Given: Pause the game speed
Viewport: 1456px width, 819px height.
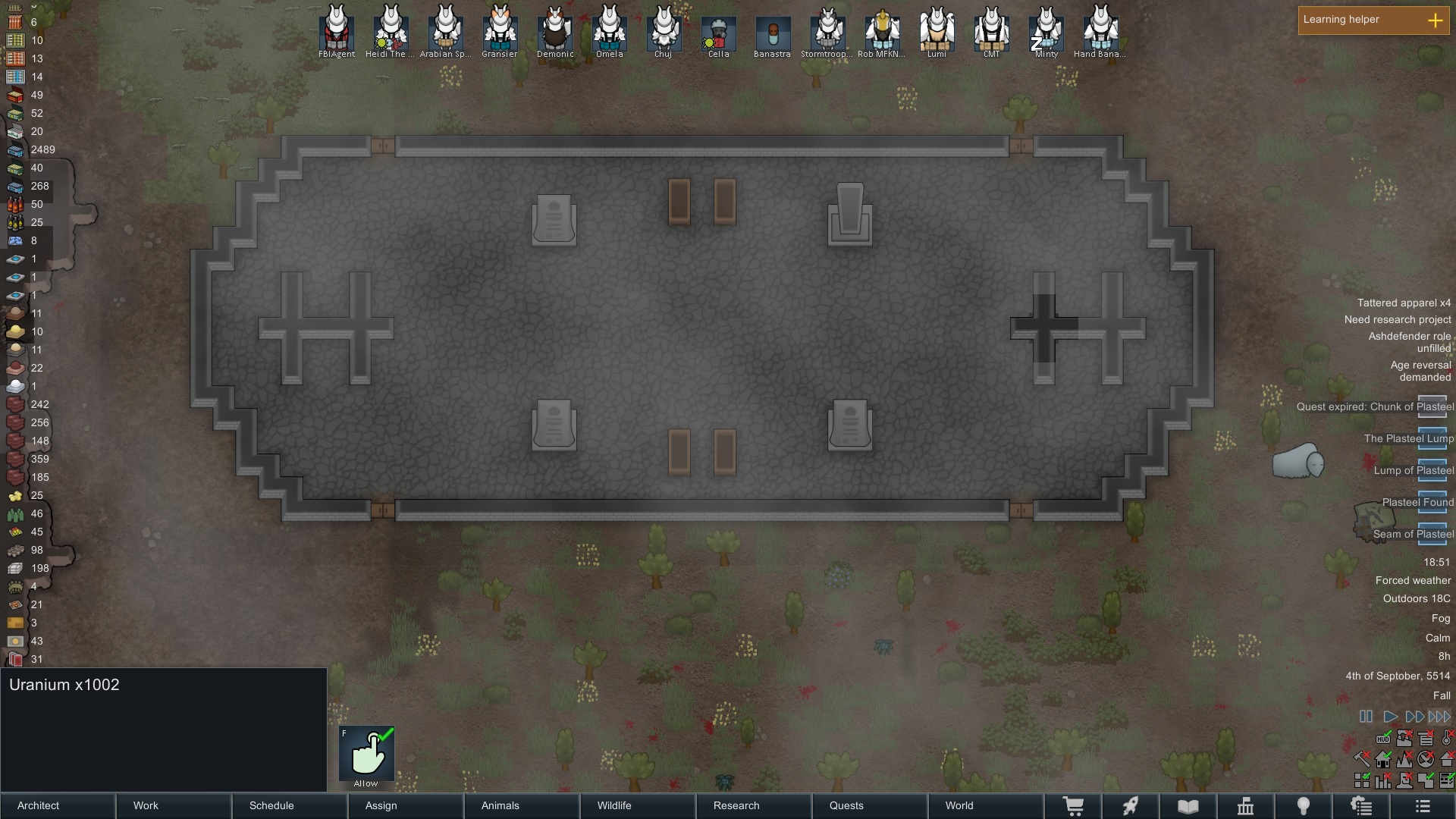Looking at the screenshot, I should 1366,717.
